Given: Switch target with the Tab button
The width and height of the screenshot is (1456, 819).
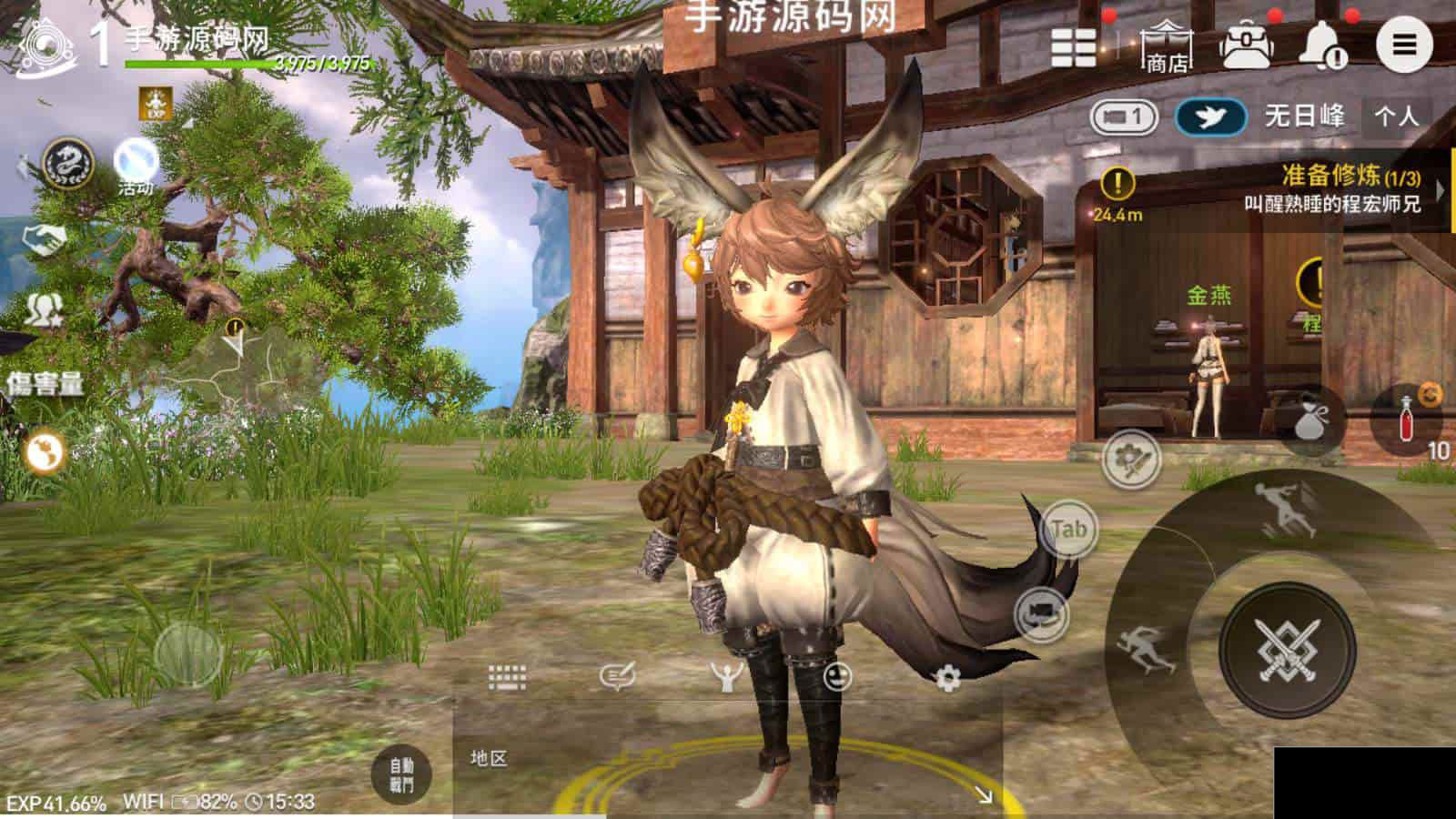Looking at the screenshot, I should tap(1067, 529).
